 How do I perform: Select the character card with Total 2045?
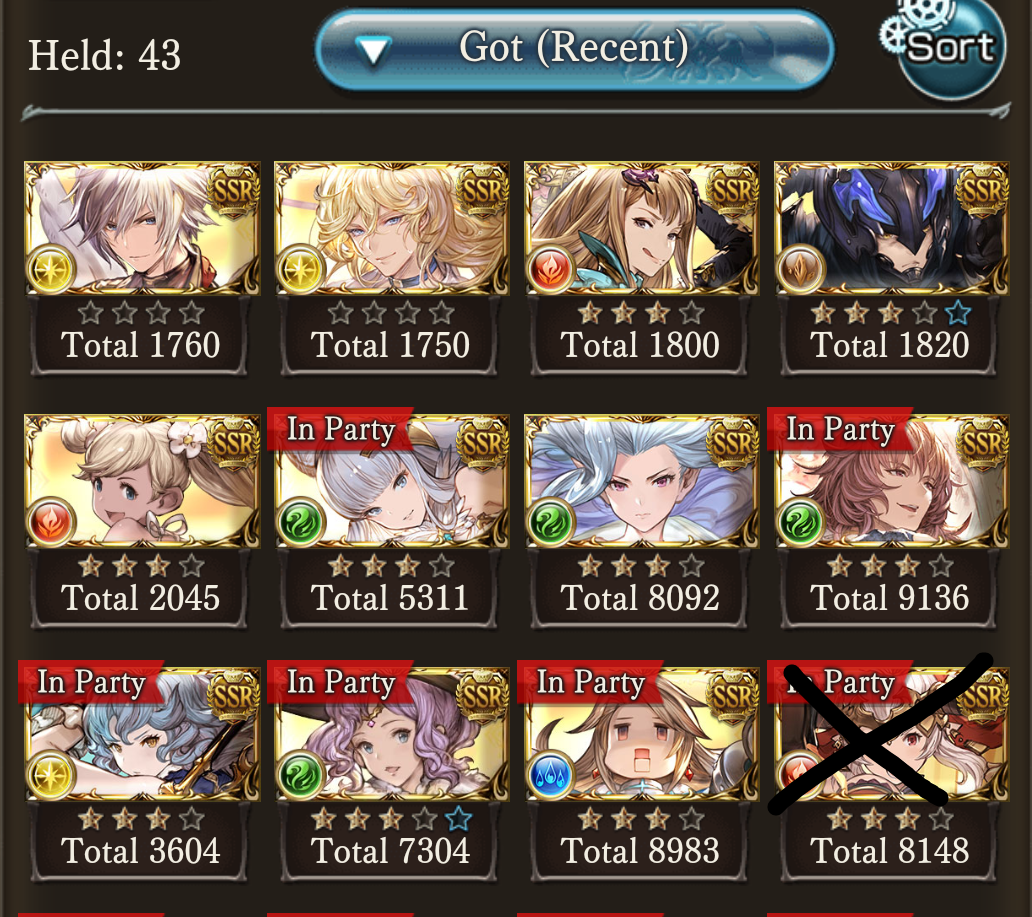pos(141,482)
